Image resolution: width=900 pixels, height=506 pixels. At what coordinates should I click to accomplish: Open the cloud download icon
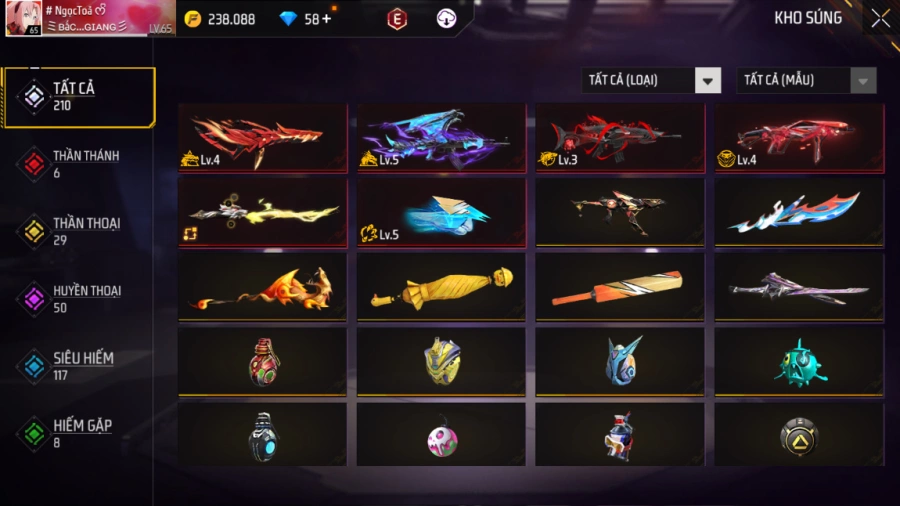tap(447, 18)
